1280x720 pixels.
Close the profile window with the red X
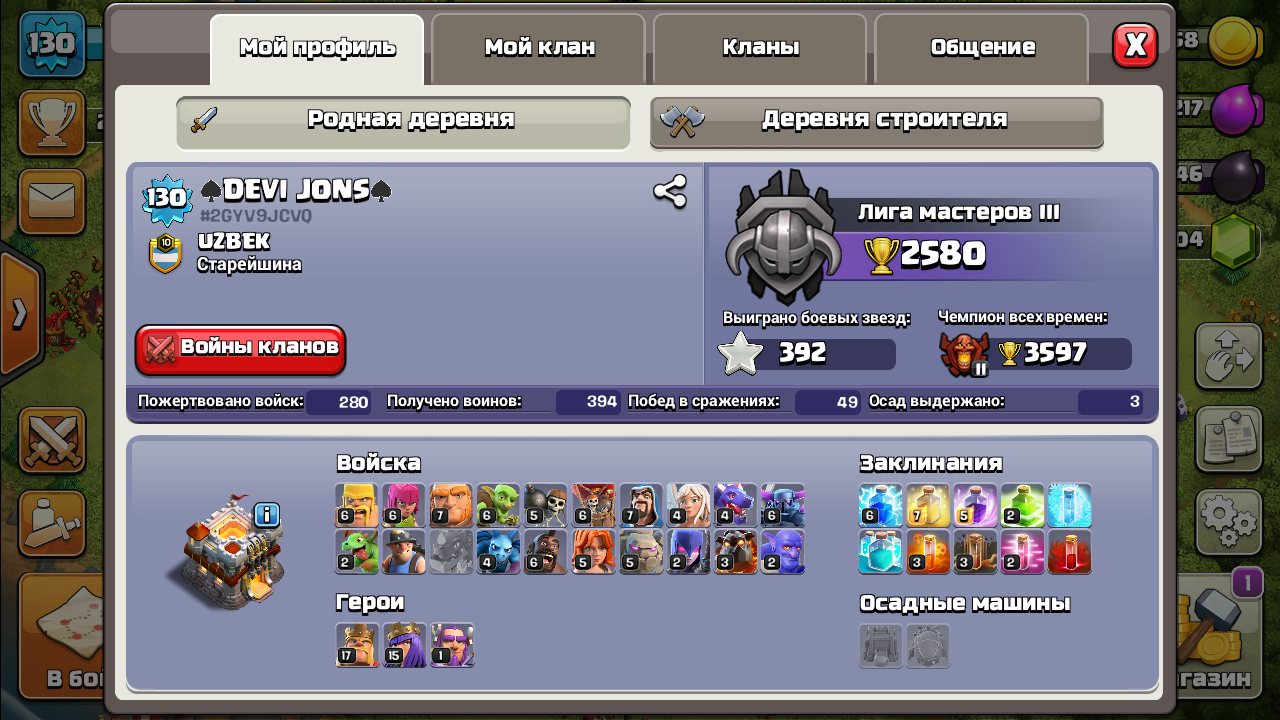pyautogui.click(x=1135, y=45)
